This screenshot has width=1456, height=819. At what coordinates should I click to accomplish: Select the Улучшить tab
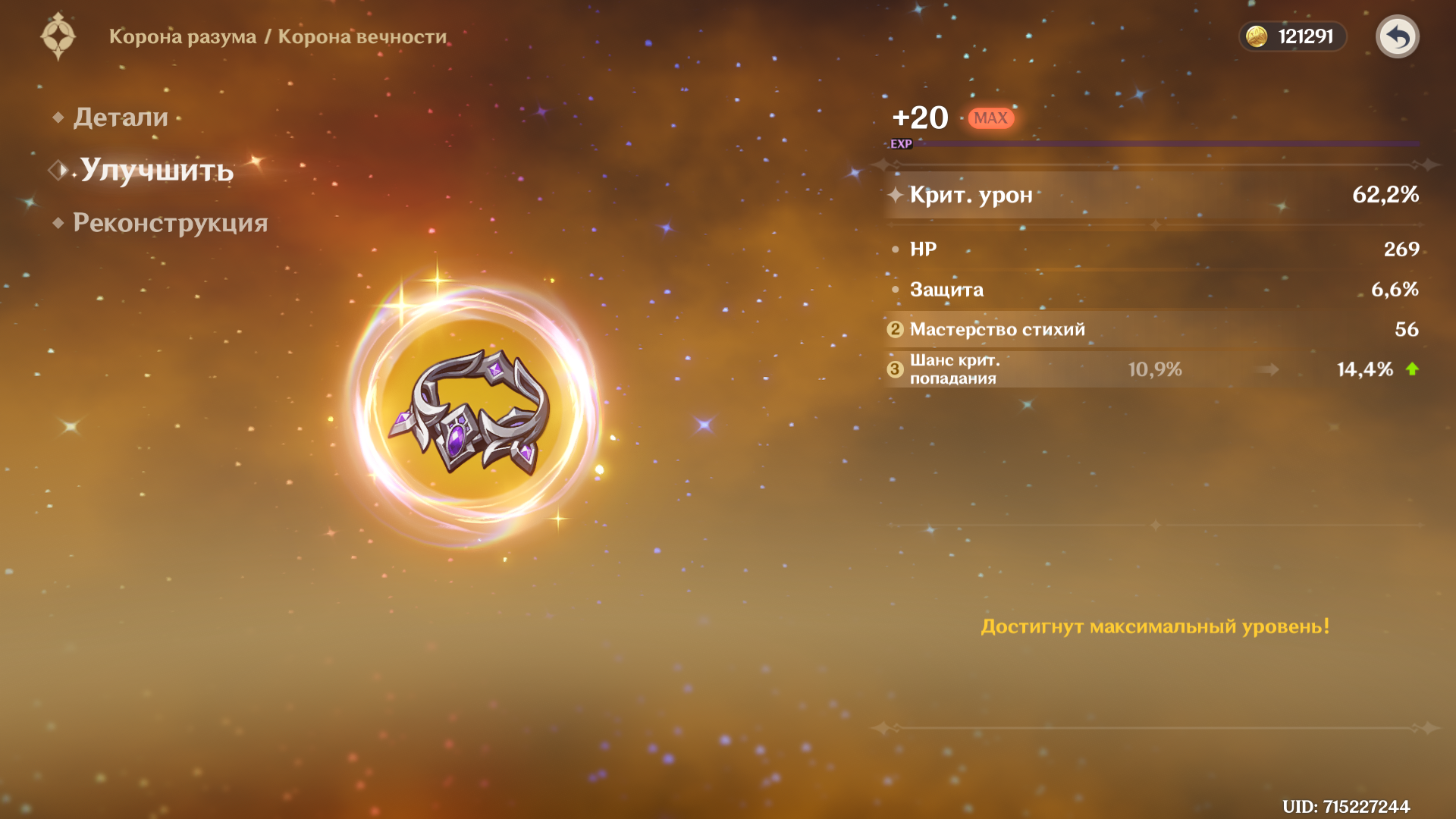[156, 170]
